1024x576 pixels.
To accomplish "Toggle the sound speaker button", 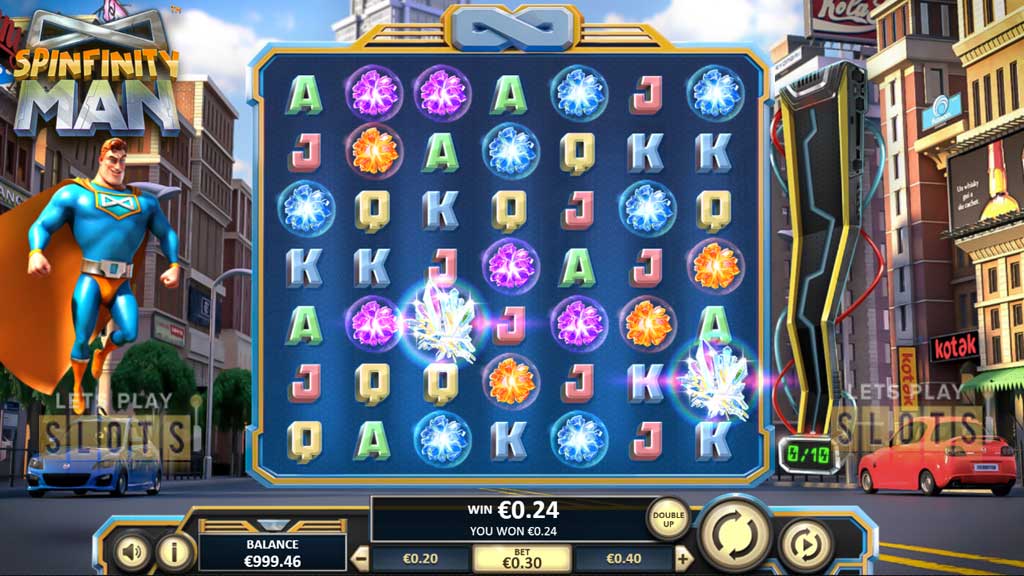I will coord(131,550).
